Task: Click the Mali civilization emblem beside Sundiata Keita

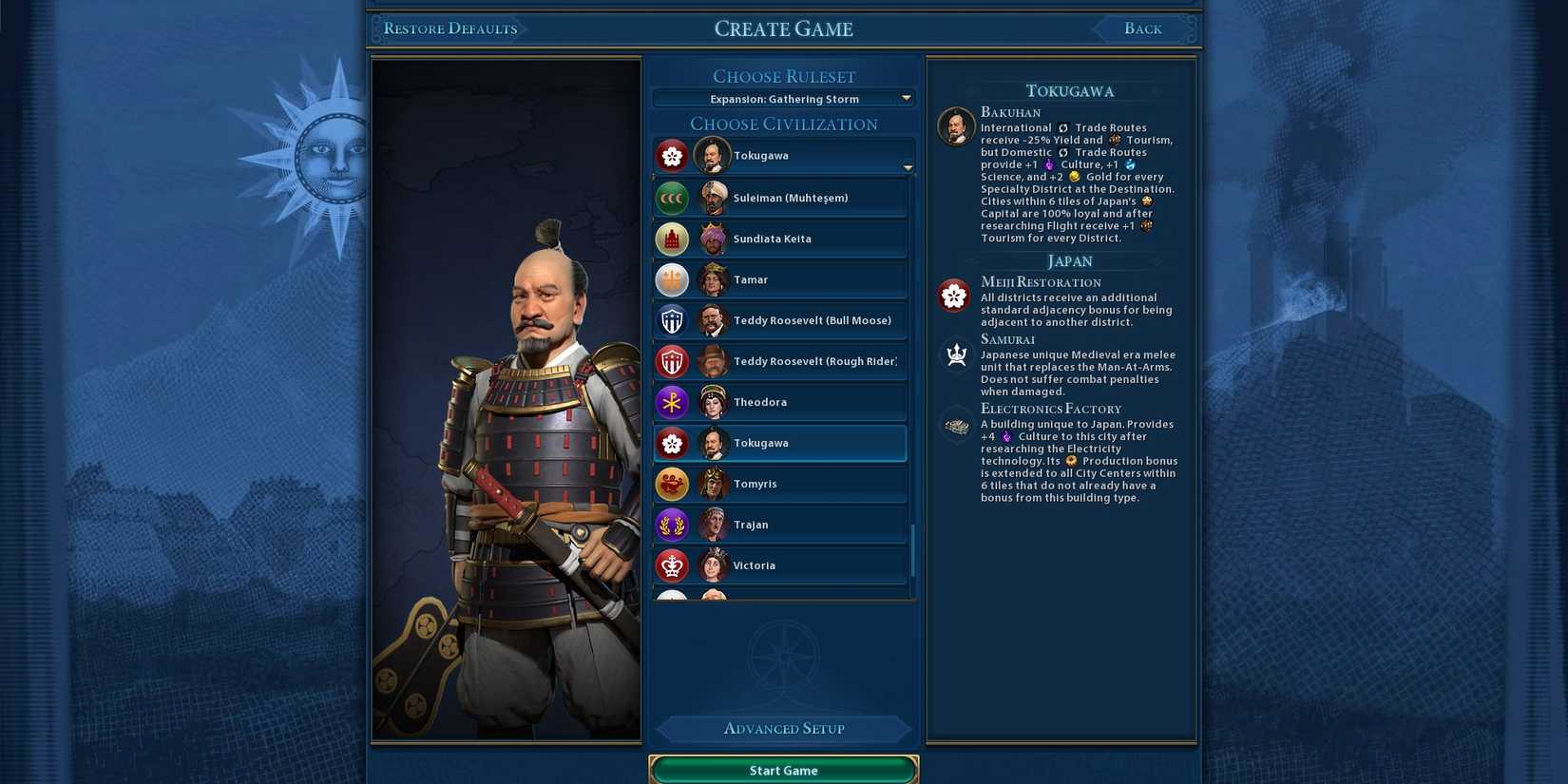Action: [x=673, y=239]
